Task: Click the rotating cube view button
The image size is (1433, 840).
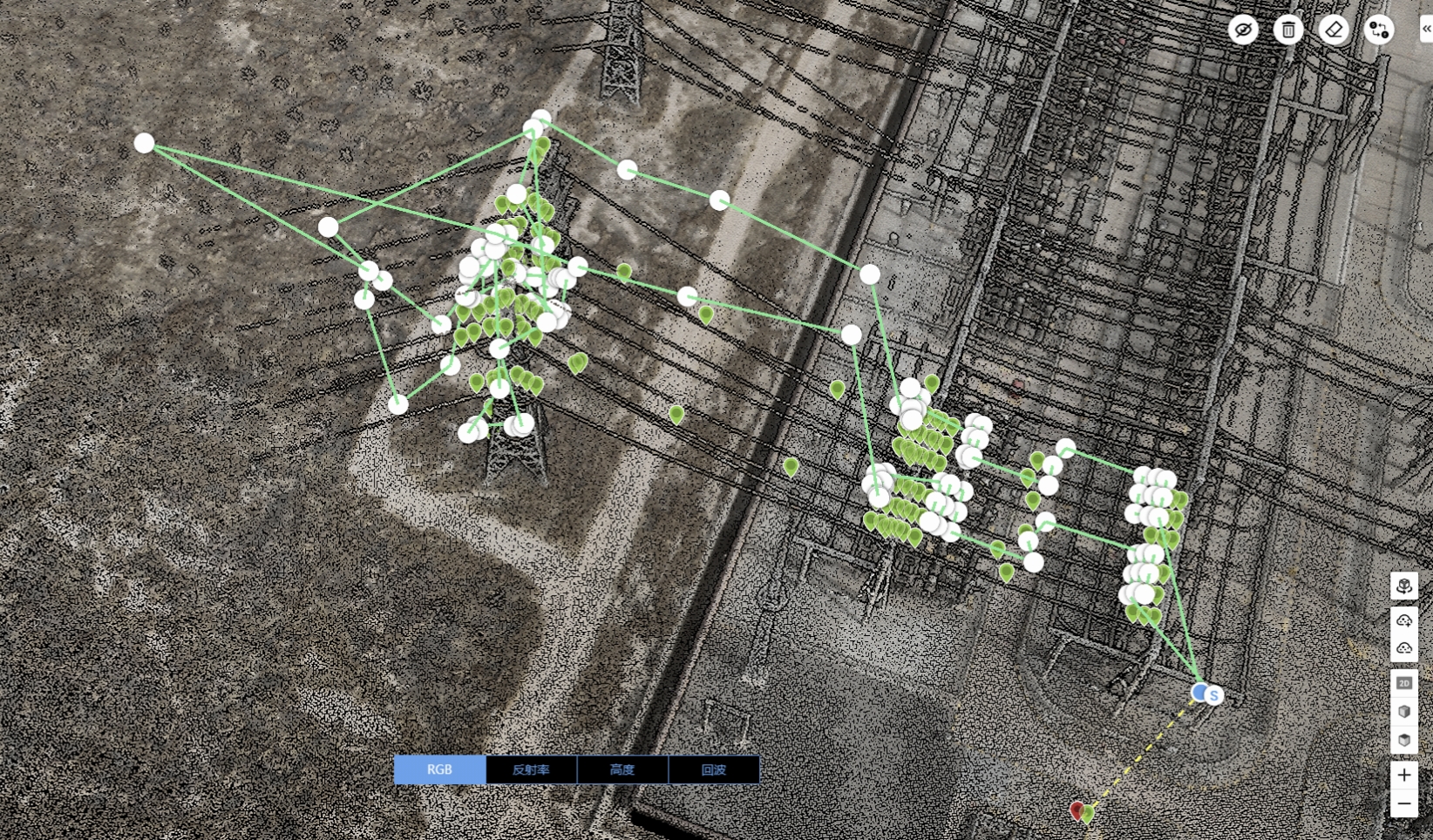Action: [x=1403, y=586]
